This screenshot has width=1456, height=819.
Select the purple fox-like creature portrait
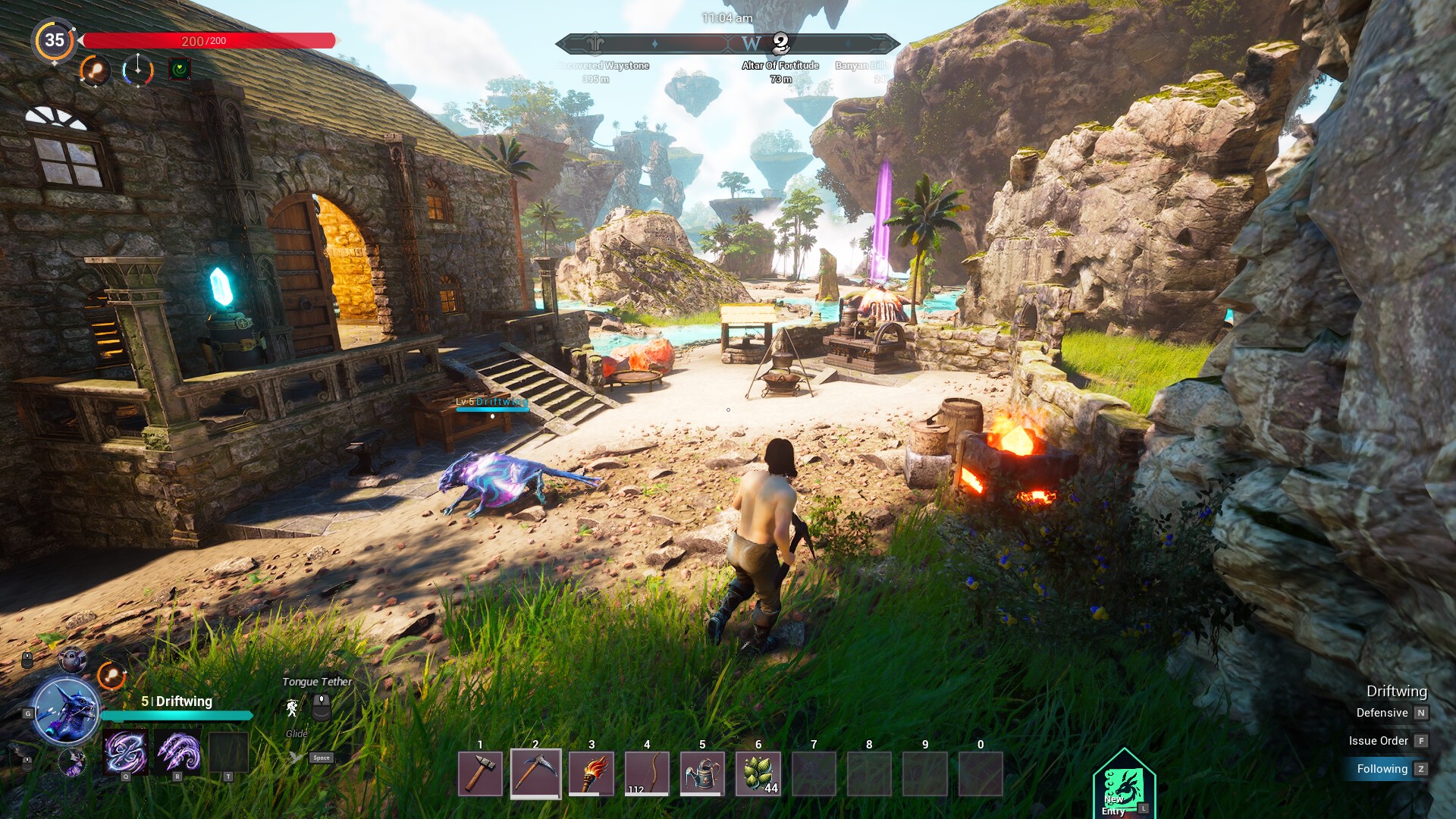coord(73,761)
